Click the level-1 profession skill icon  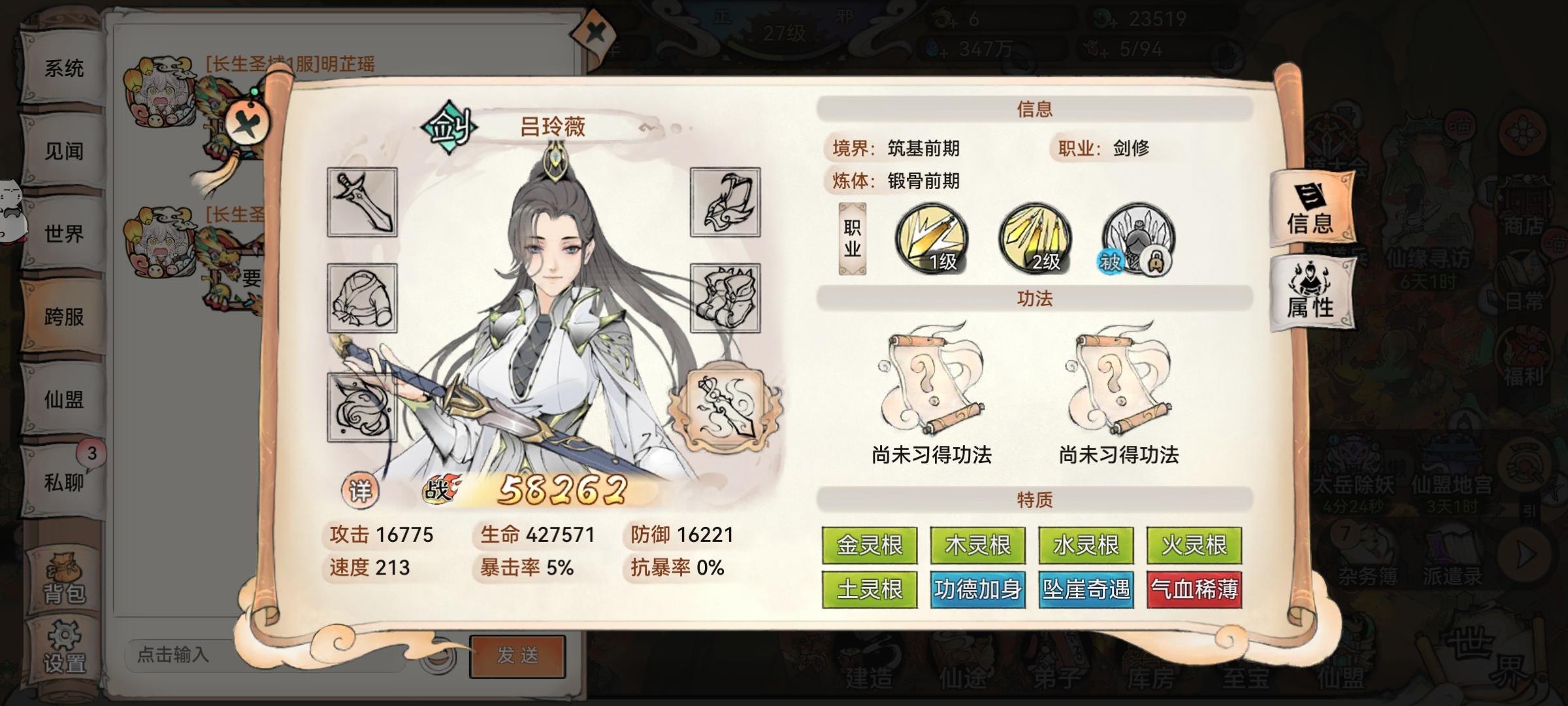931,242
